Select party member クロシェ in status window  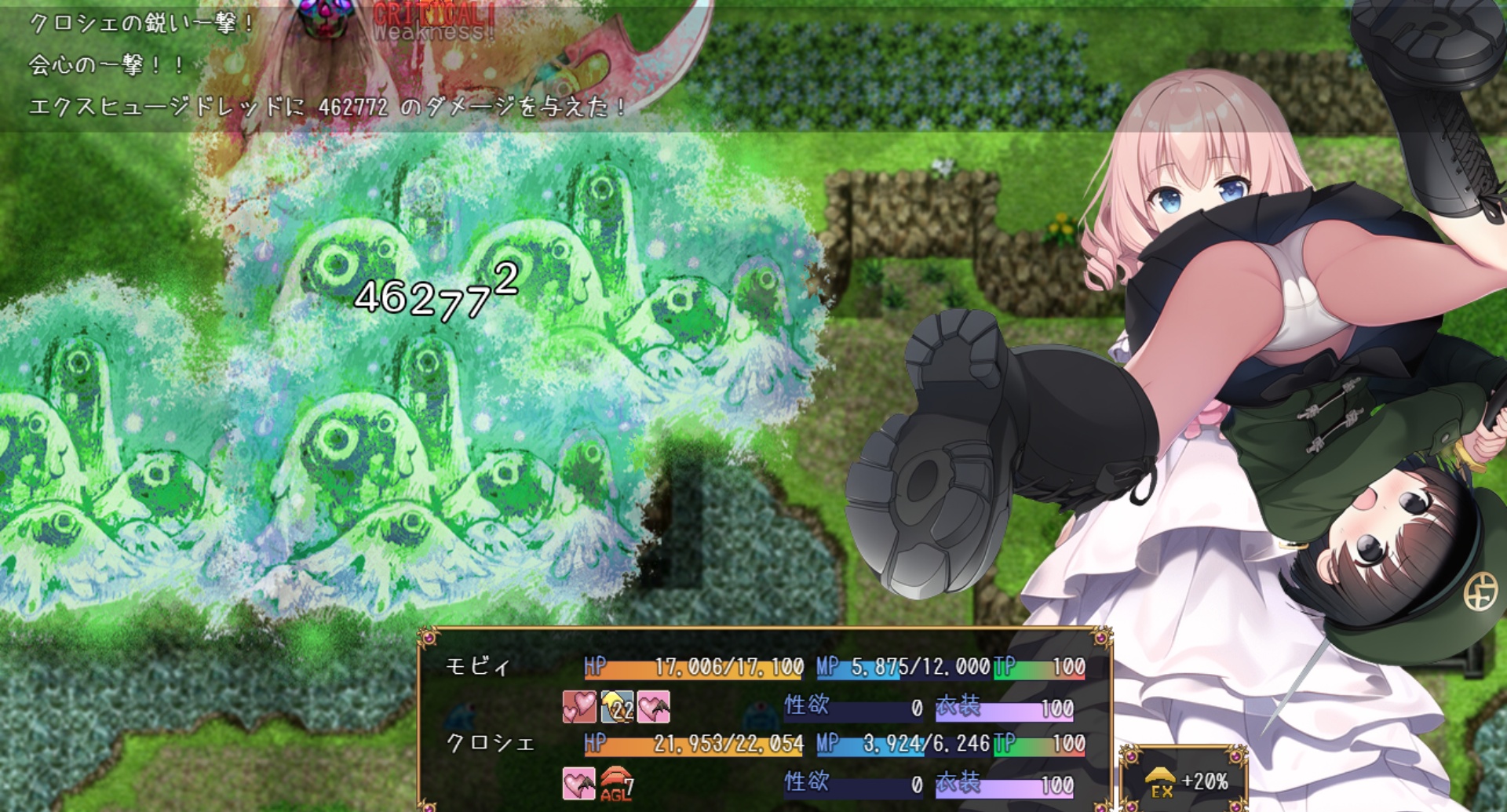(490, 743)
